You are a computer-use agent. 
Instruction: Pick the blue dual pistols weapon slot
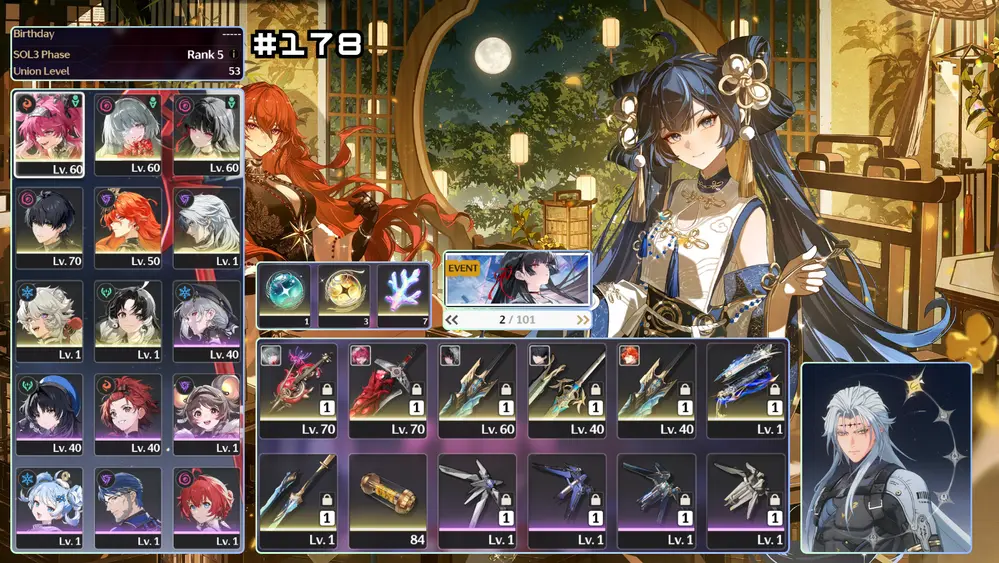tap(745, 390)
